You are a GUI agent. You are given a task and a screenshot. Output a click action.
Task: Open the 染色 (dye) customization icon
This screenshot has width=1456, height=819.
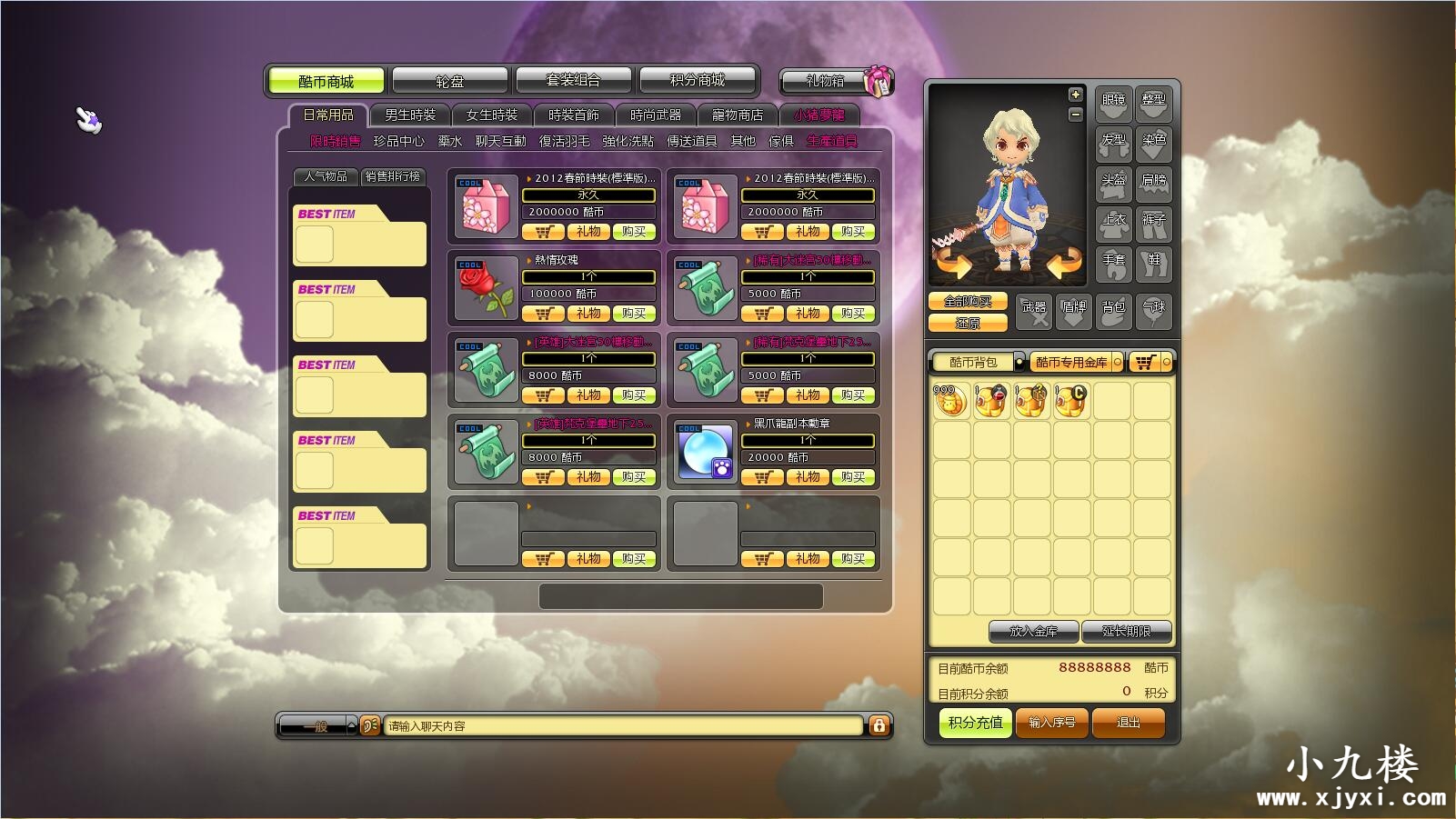1154,142
